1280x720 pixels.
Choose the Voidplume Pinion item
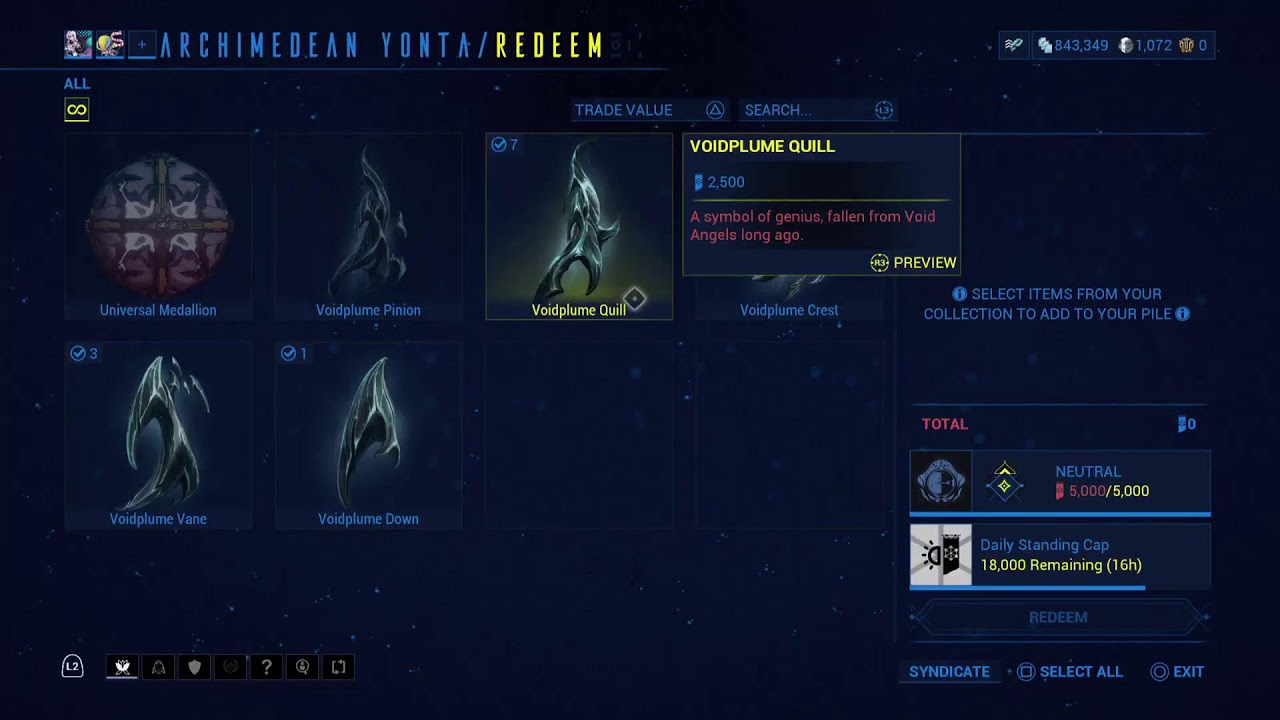[x=368, y=226]
